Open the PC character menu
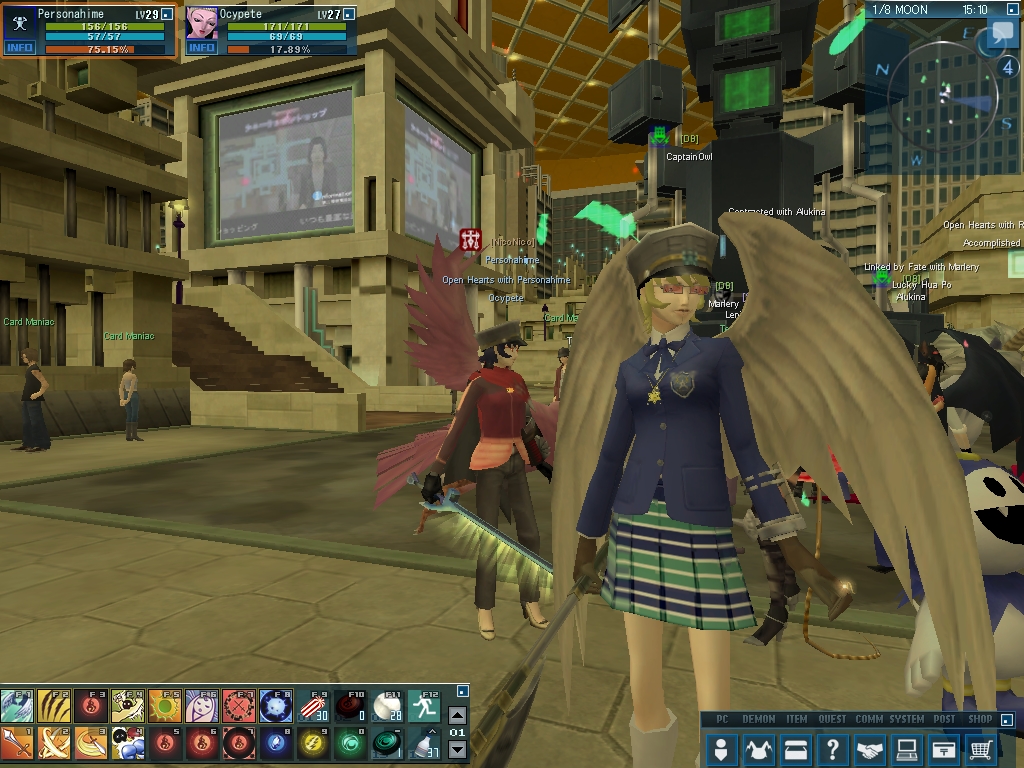 [722, 748]
